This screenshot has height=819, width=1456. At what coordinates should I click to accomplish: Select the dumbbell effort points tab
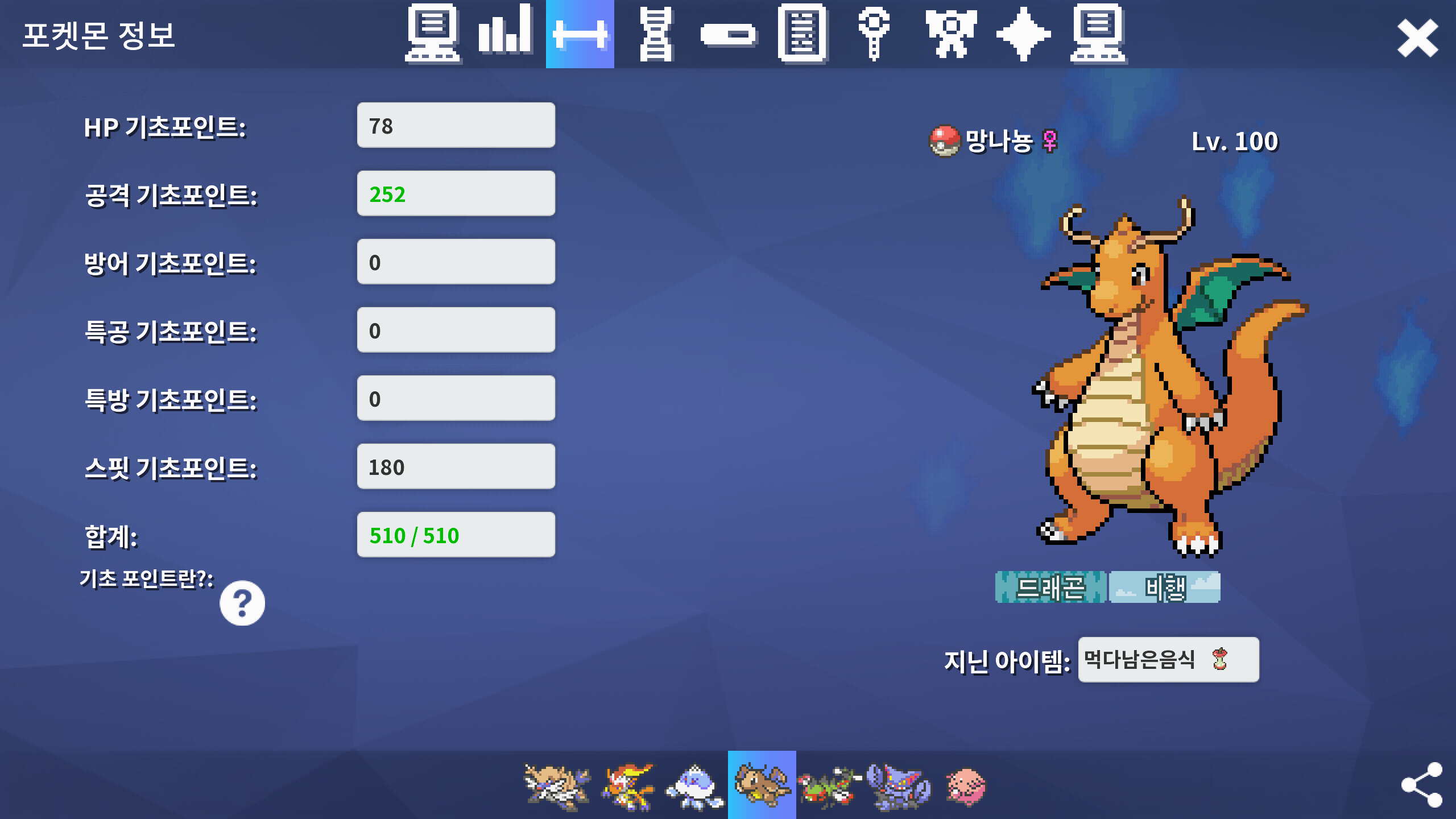pyautogui.click(x=580, y=34)
